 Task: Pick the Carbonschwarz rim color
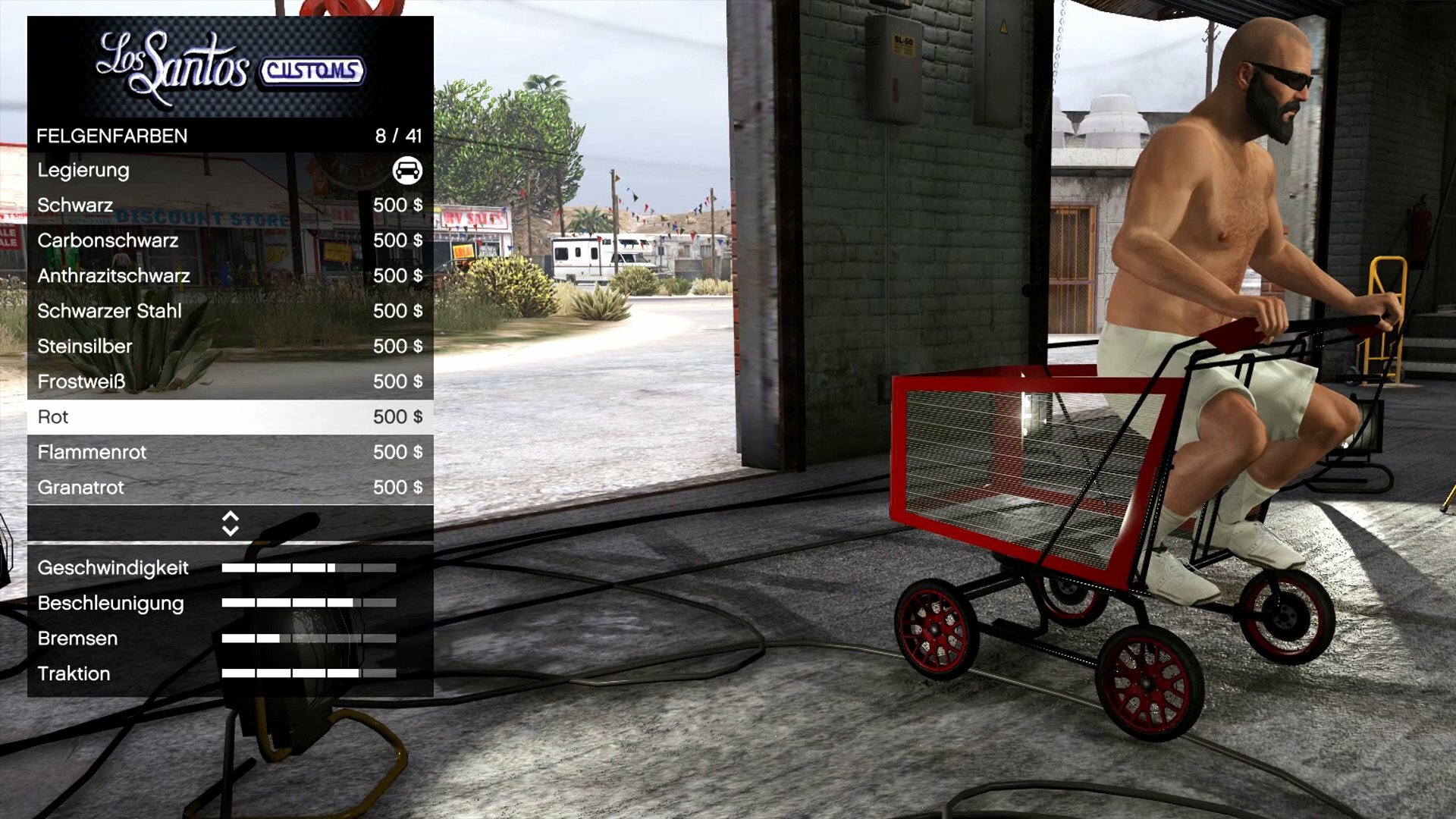point(230,240)
